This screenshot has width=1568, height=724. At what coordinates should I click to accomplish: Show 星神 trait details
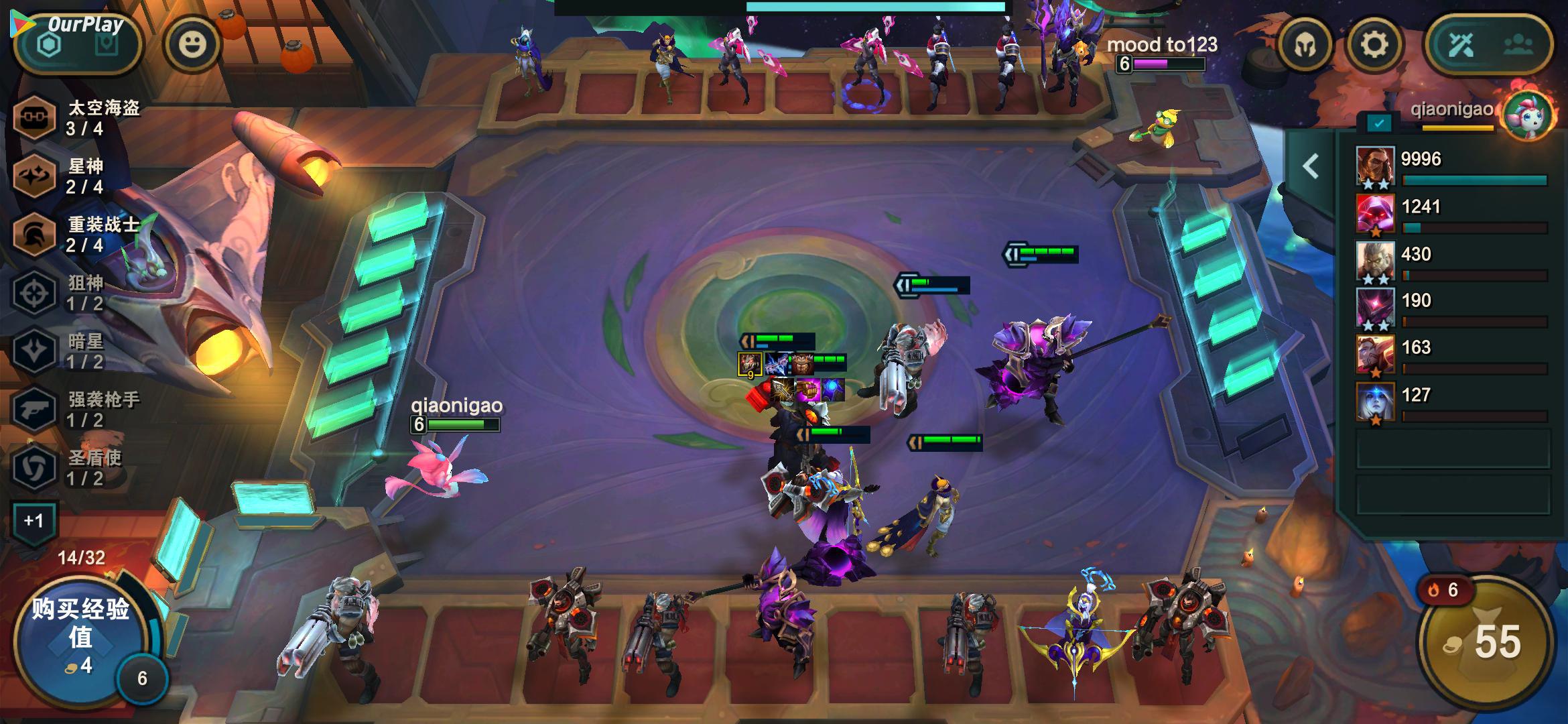click(34, 176)
